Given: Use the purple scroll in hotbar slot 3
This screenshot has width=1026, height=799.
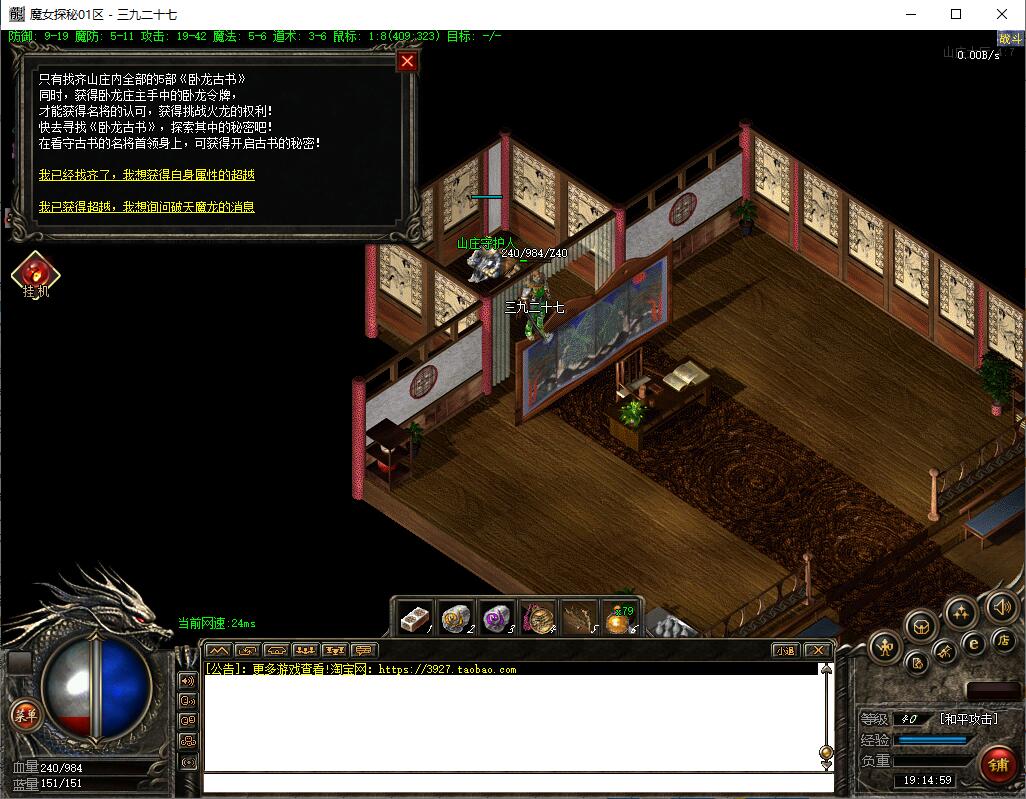Looking at the screenshot, I should [x=497, y=619].
